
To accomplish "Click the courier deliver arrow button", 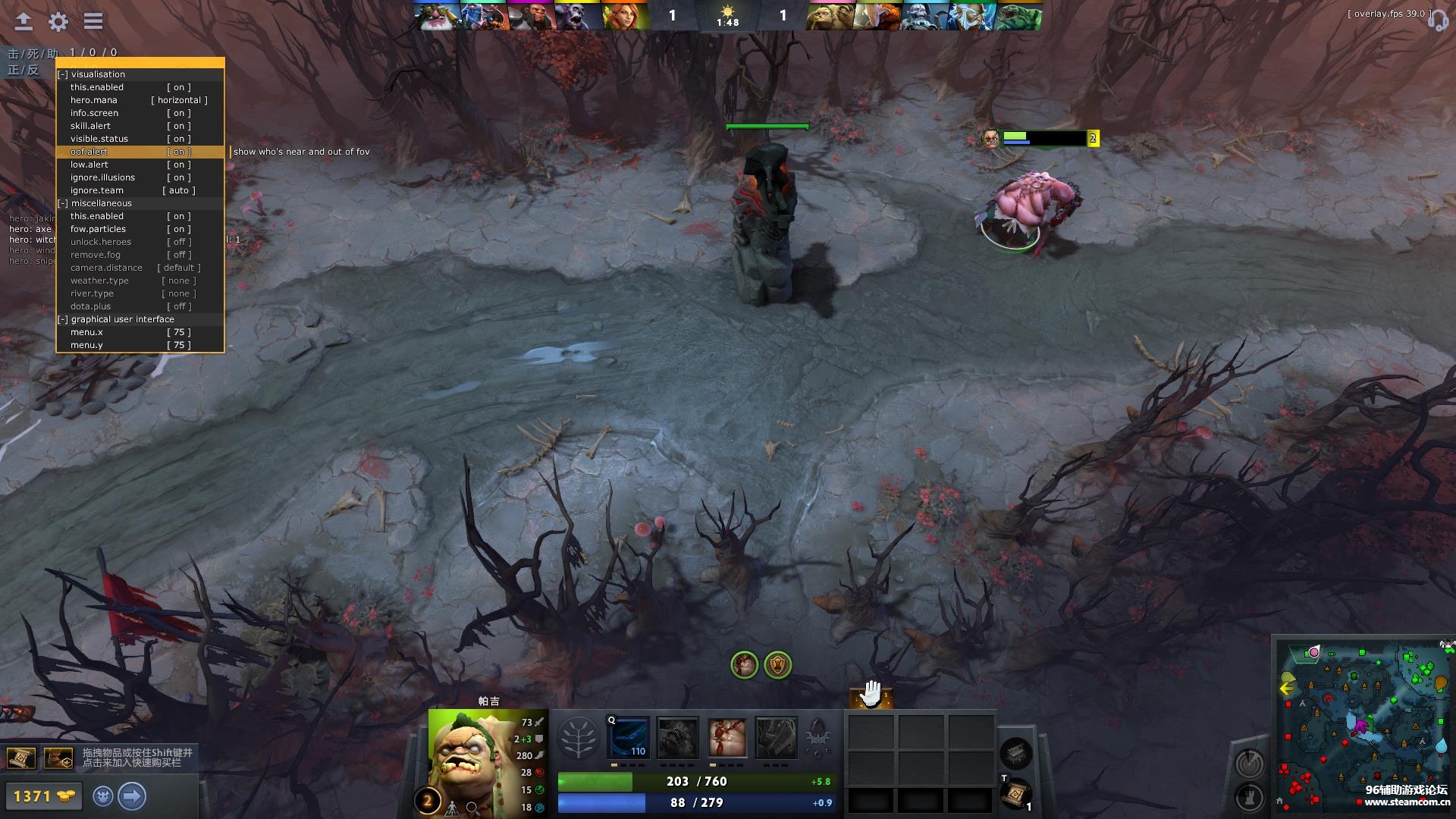I will [x=133, y=796].
